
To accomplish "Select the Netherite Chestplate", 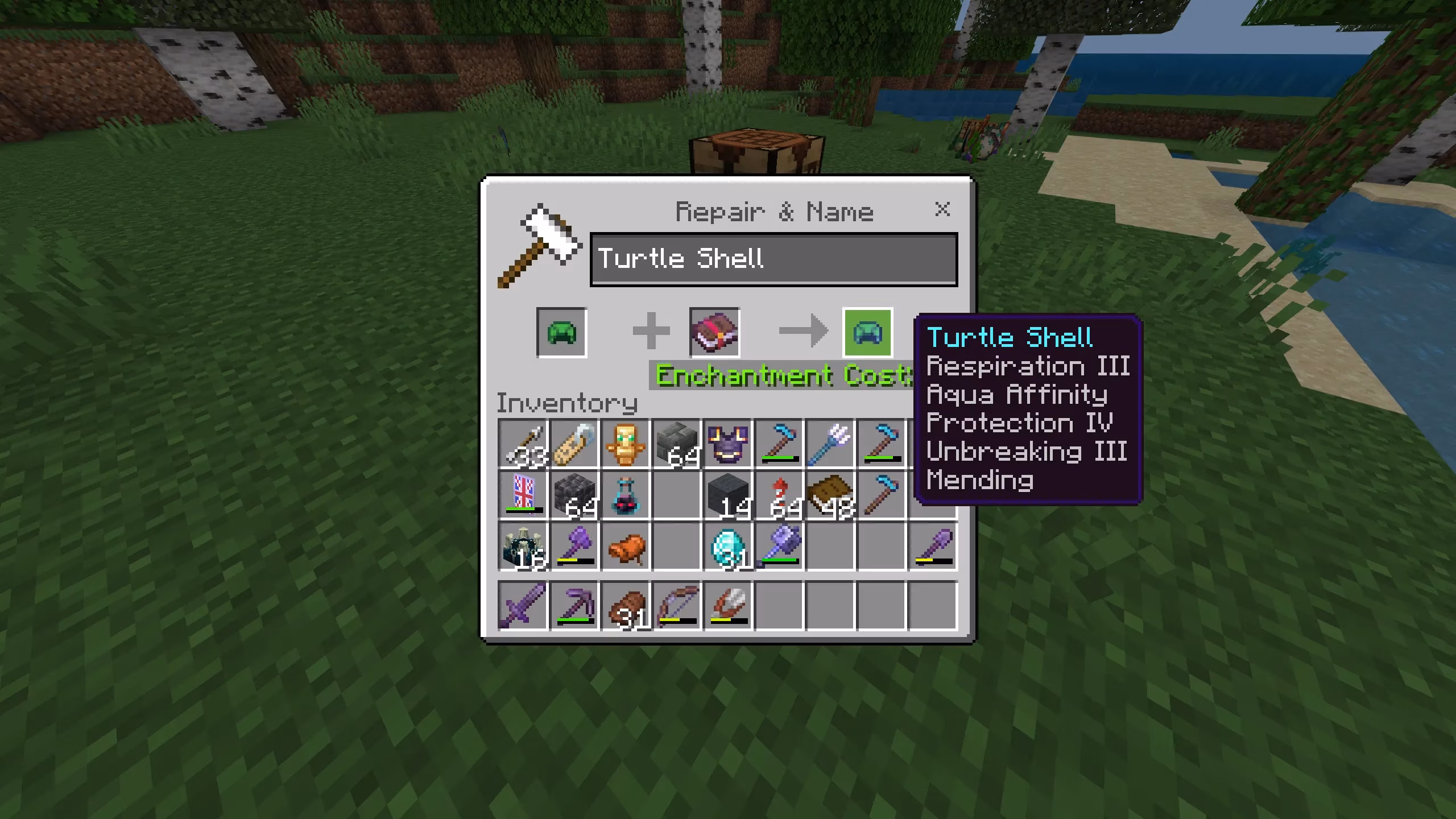I will [729, 444].
